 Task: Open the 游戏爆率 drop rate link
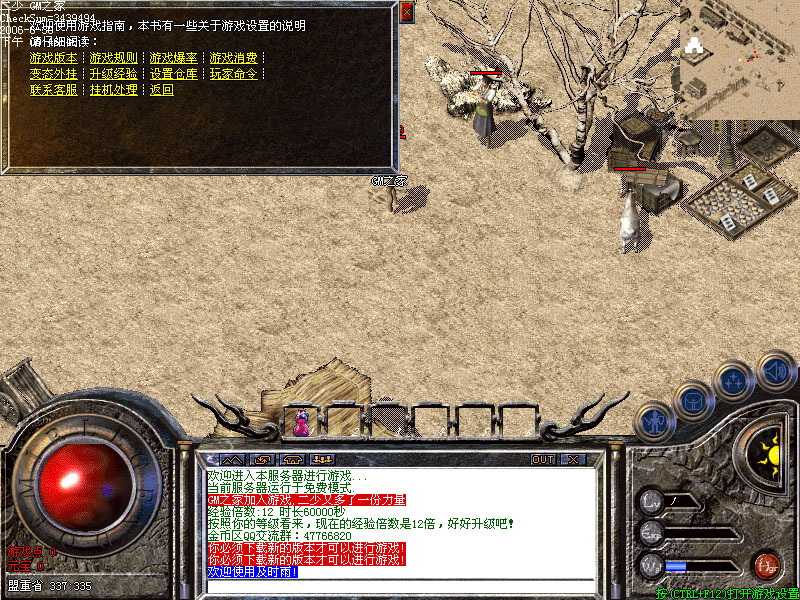pos(173,58)
